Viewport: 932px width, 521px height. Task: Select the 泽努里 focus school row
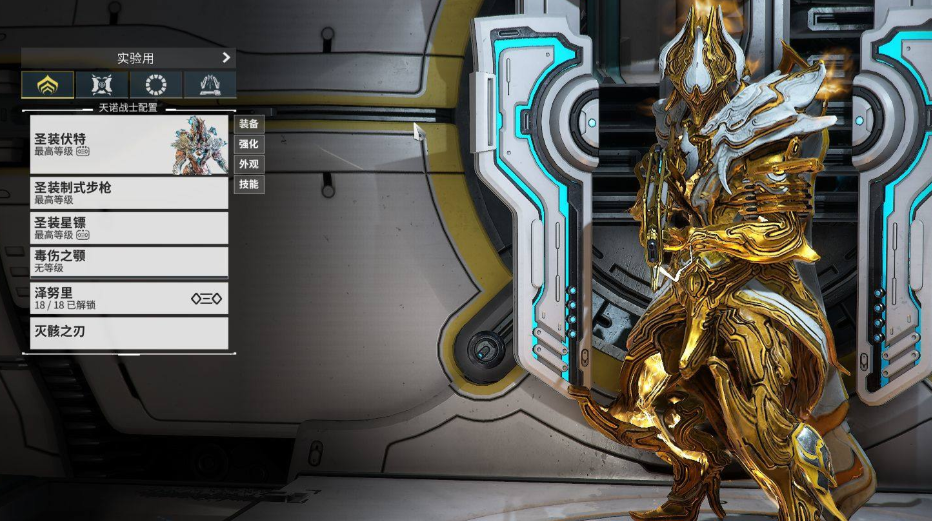coord(128,297)
